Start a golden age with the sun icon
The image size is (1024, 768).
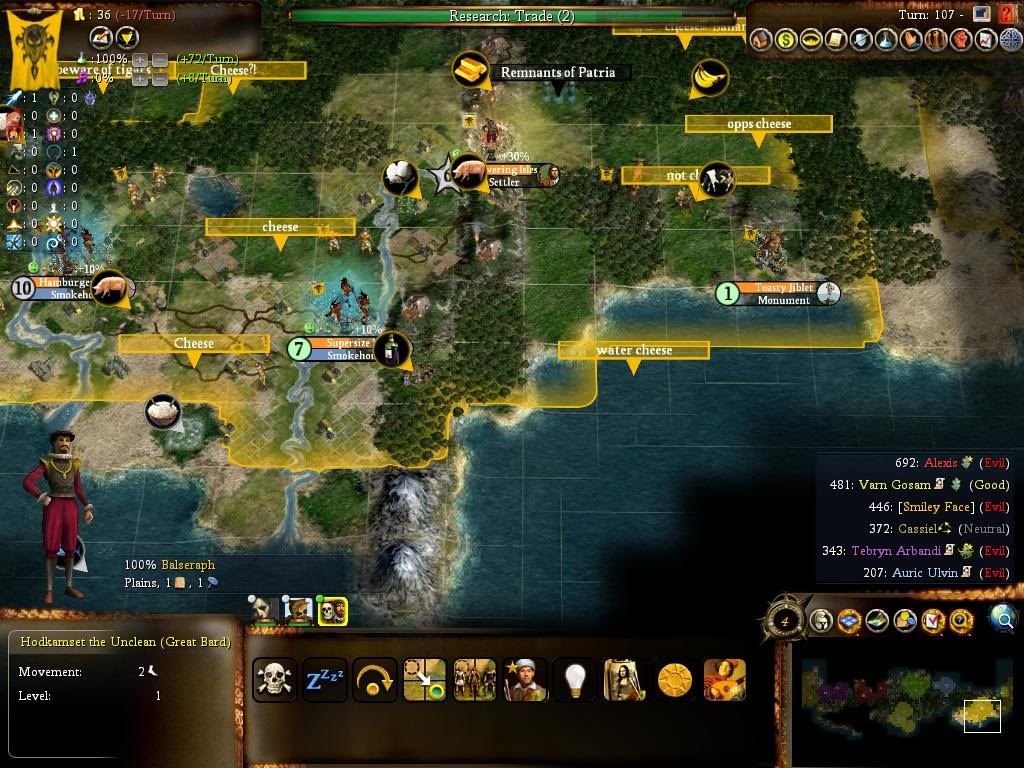pos(675,681)
